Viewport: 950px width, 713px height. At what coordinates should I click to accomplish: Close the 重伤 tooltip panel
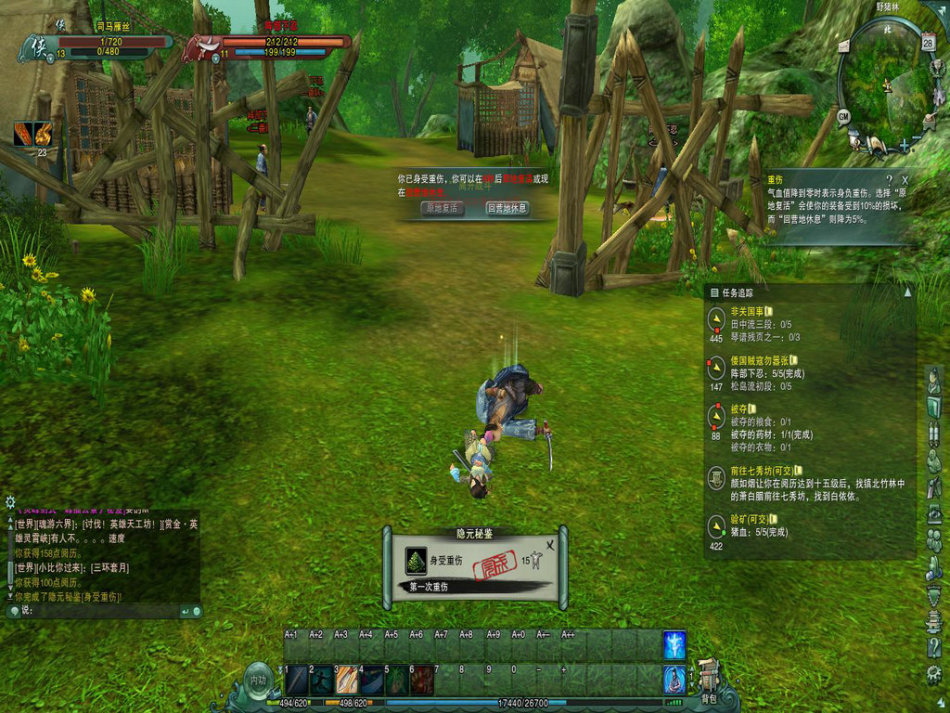pyautogui.click(x=905, y=179)
